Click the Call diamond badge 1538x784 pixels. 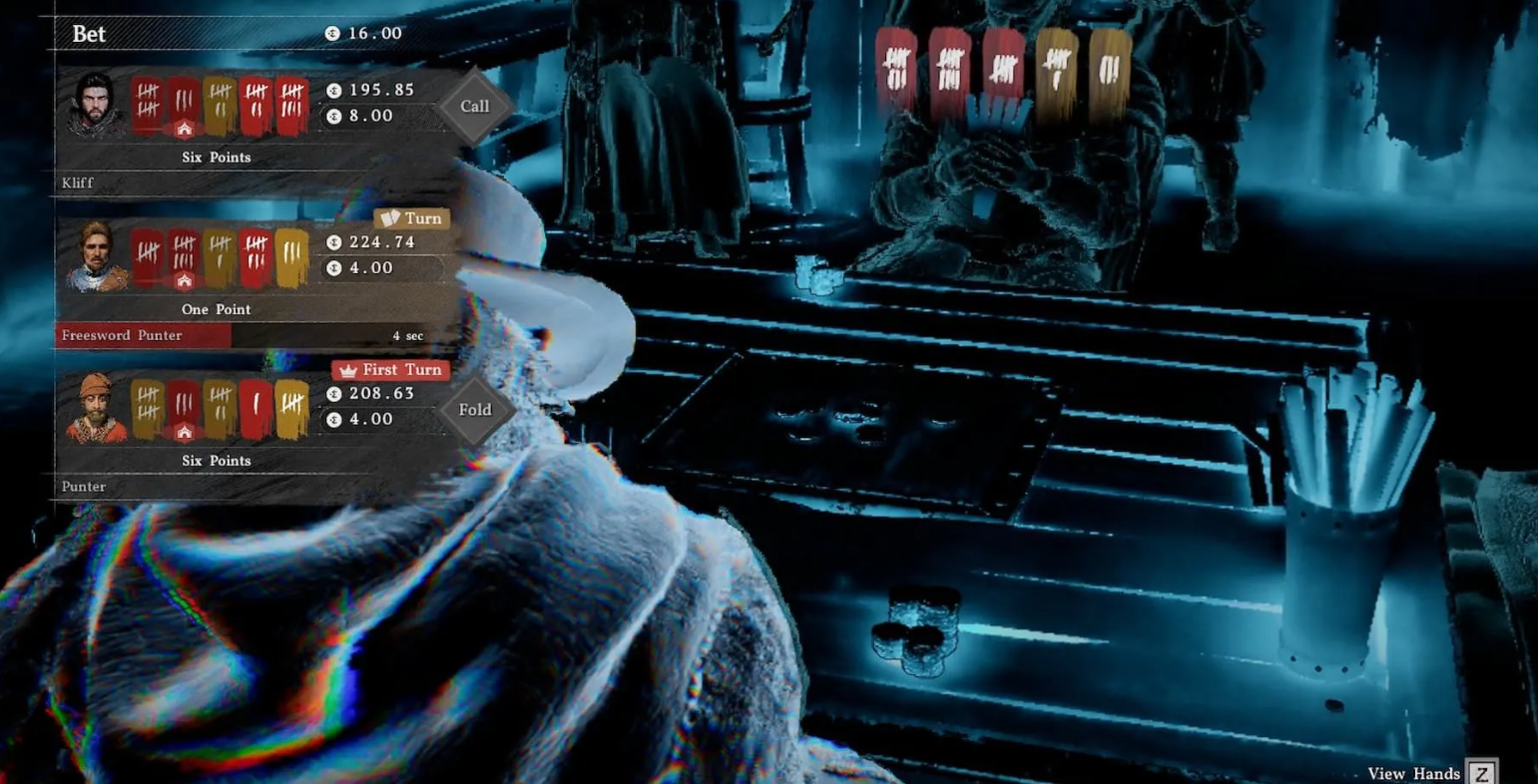[475, 106]
